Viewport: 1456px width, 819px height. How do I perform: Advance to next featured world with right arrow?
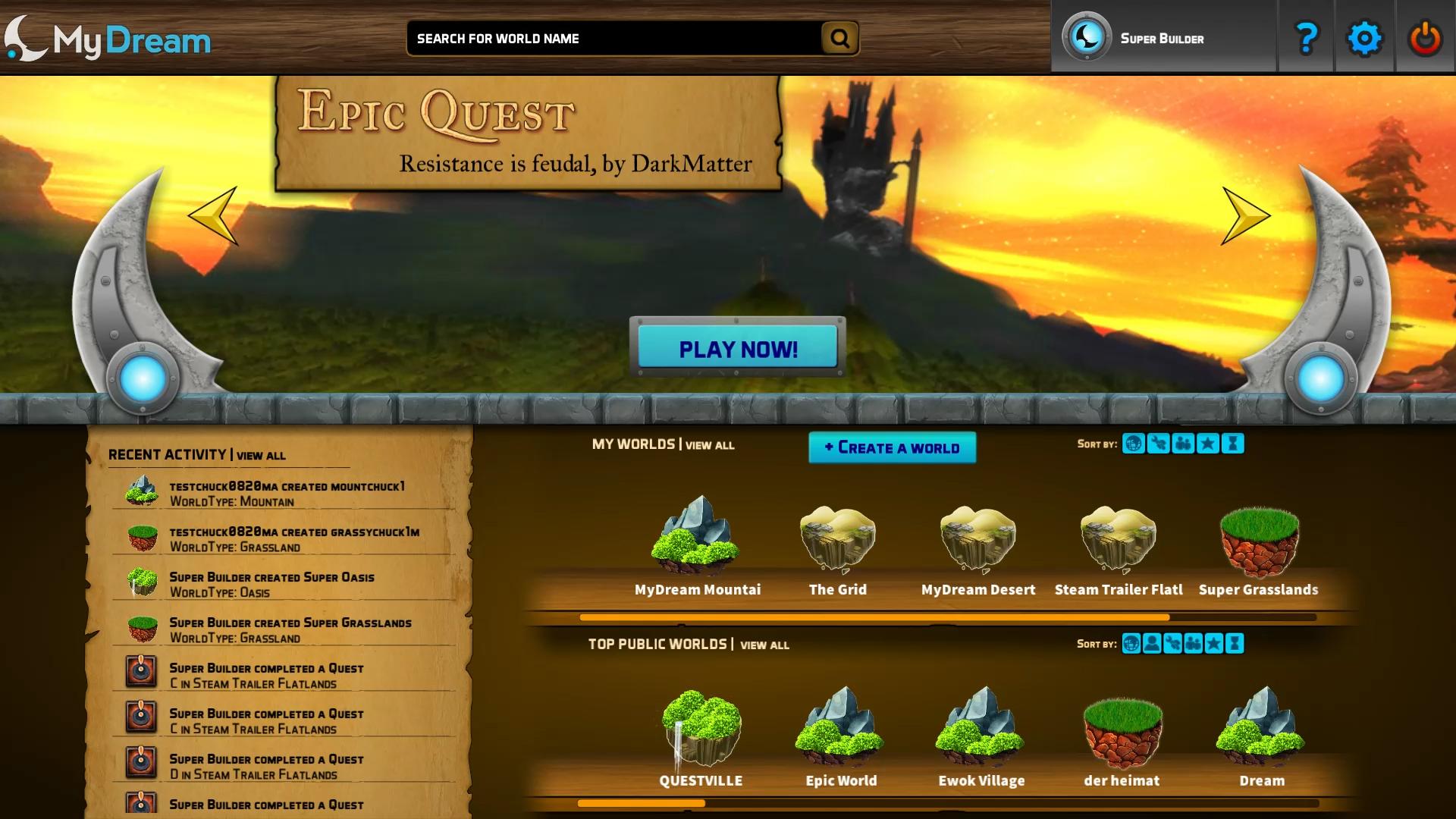click(1244, 216)
